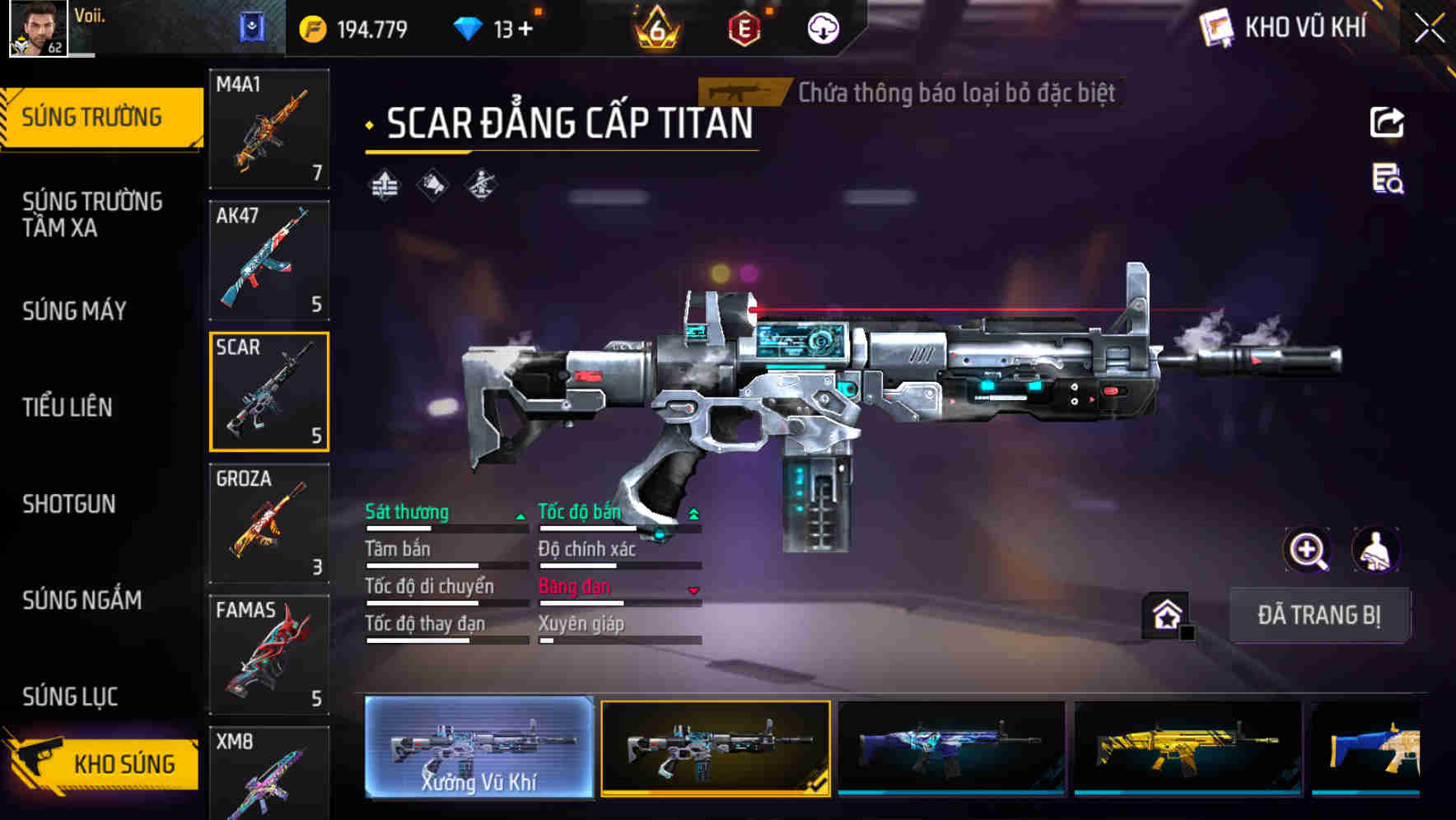The height and width of the screenshot is (820, 1456).
Task: Open the Kho Súng gun storage tab
Action: pos(103,763)
